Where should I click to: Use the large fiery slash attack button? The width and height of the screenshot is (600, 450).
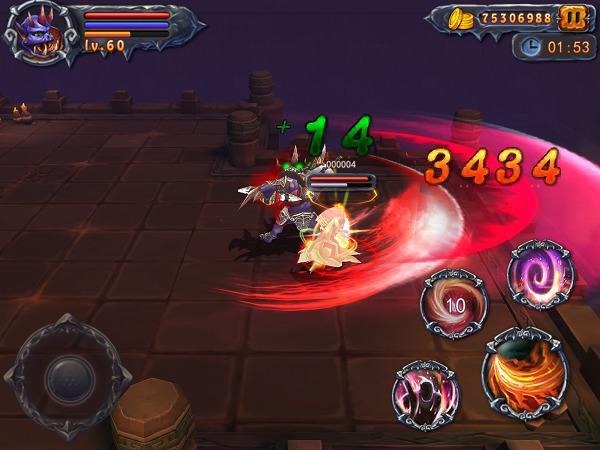[x=524, y=373]
